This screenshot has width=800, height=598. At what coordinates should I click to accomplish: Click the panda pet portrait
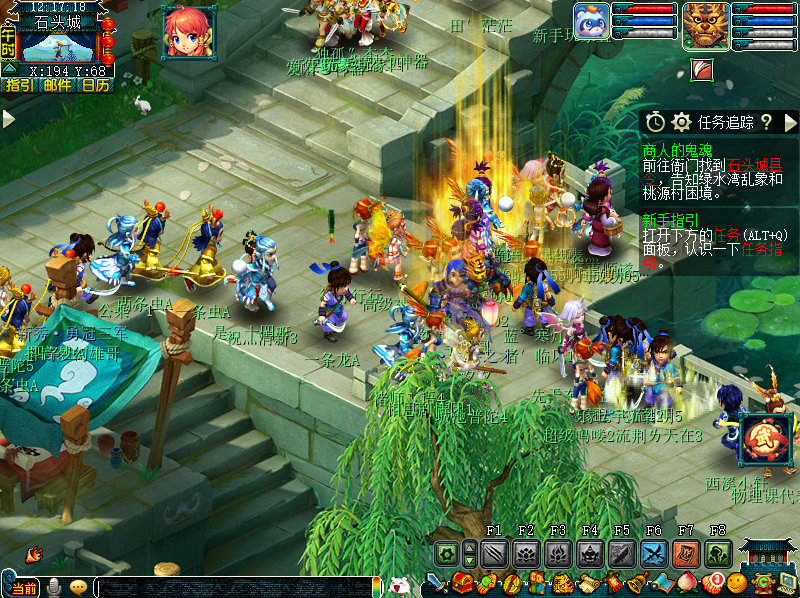point(591,23)
